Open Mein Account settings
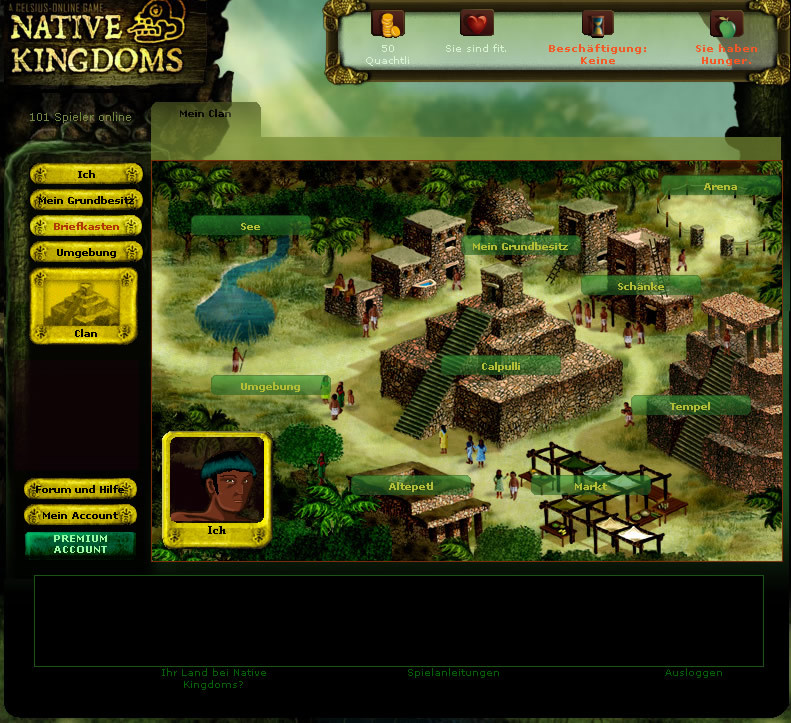Viewport: 791px width, 723px height. pyautogui.click(x=80, y=515)
